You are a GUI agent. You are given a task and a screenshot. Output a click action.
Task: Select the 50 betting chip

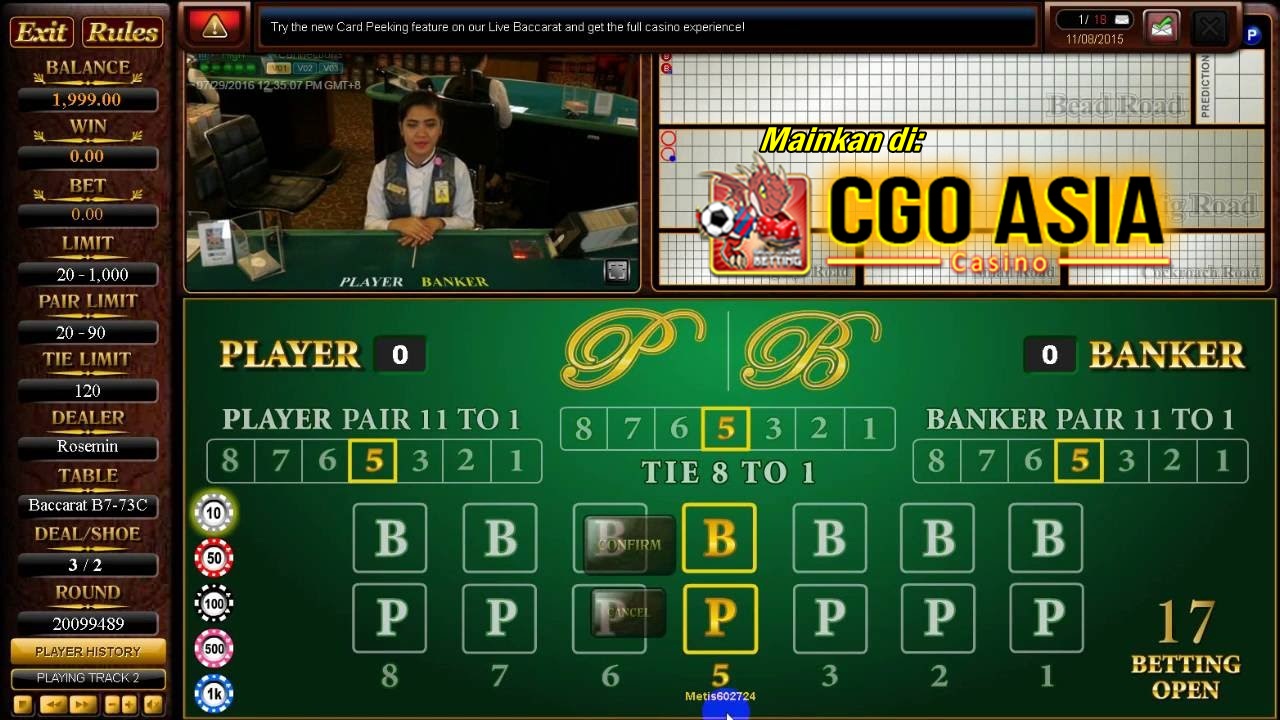[214, 558]
